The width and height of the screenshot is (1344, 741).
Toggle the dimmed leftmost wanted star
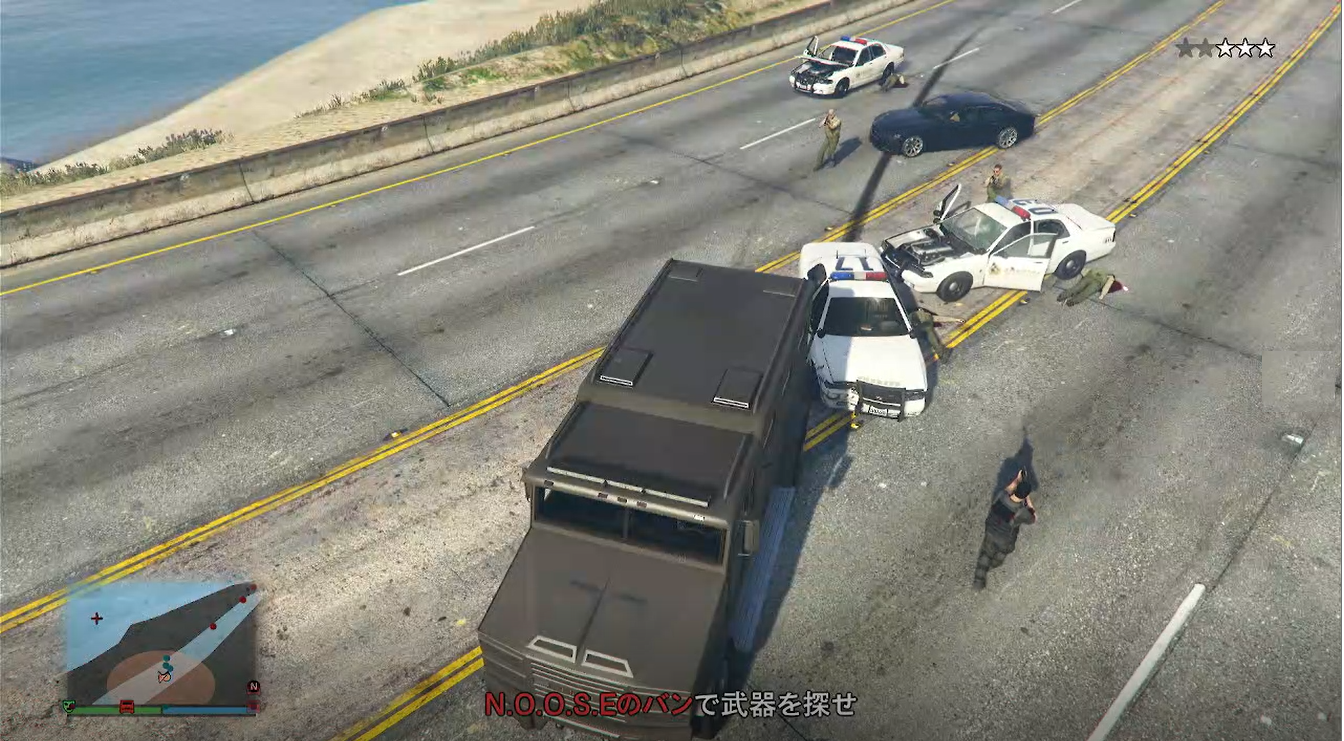(1185, 46)
